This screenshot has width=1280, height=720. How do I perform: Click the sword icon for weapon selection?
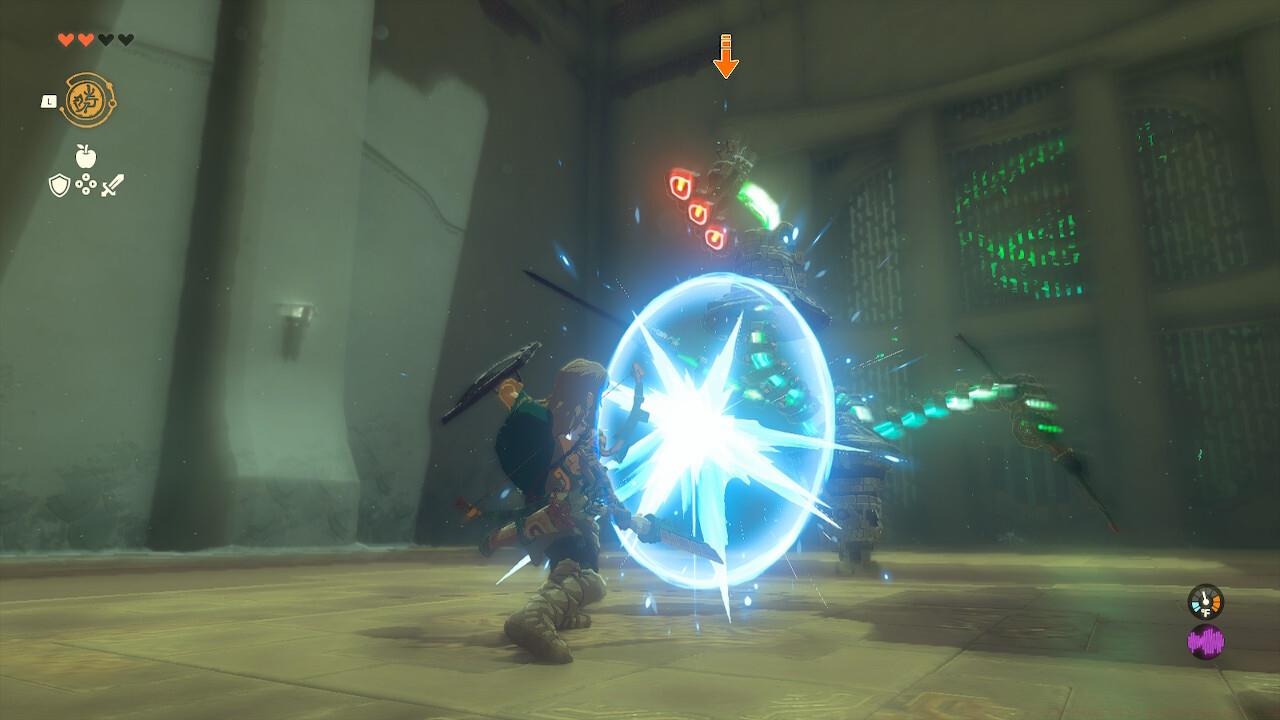tap(111, 185)
